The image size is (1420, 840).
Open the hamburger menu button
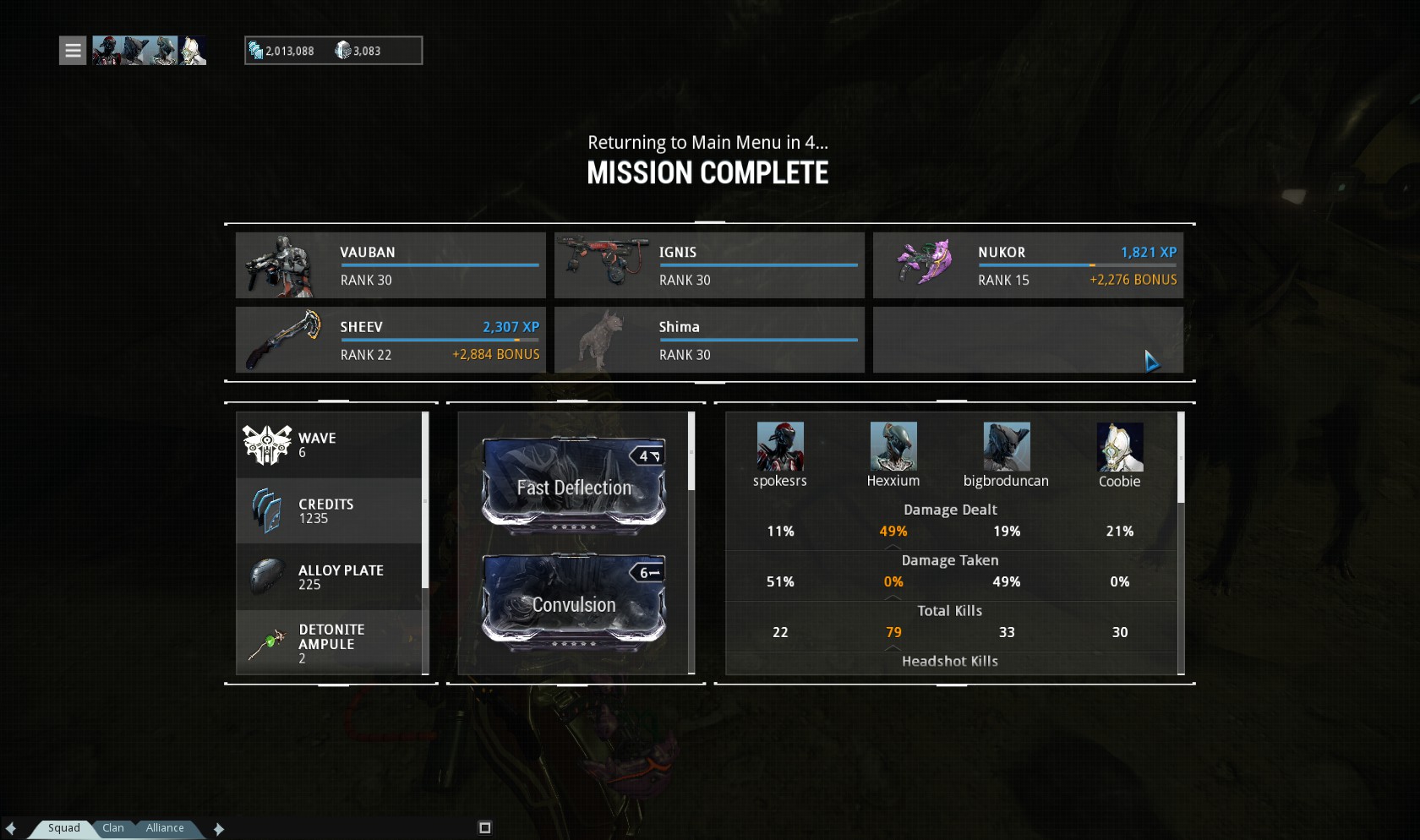73,51
